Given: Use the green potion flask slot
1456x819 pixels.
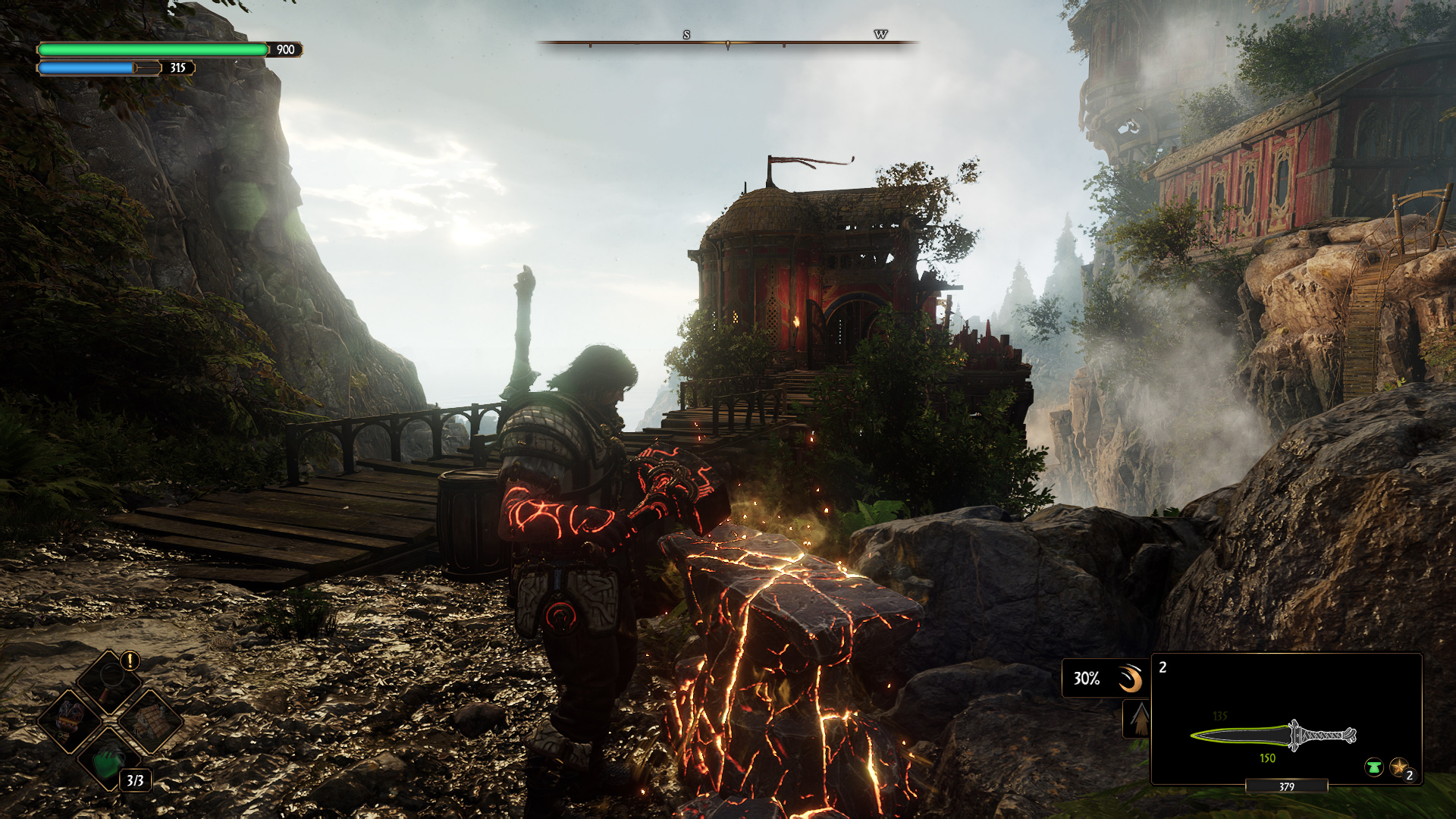Looking at the screenshot, I should [109, 761].
